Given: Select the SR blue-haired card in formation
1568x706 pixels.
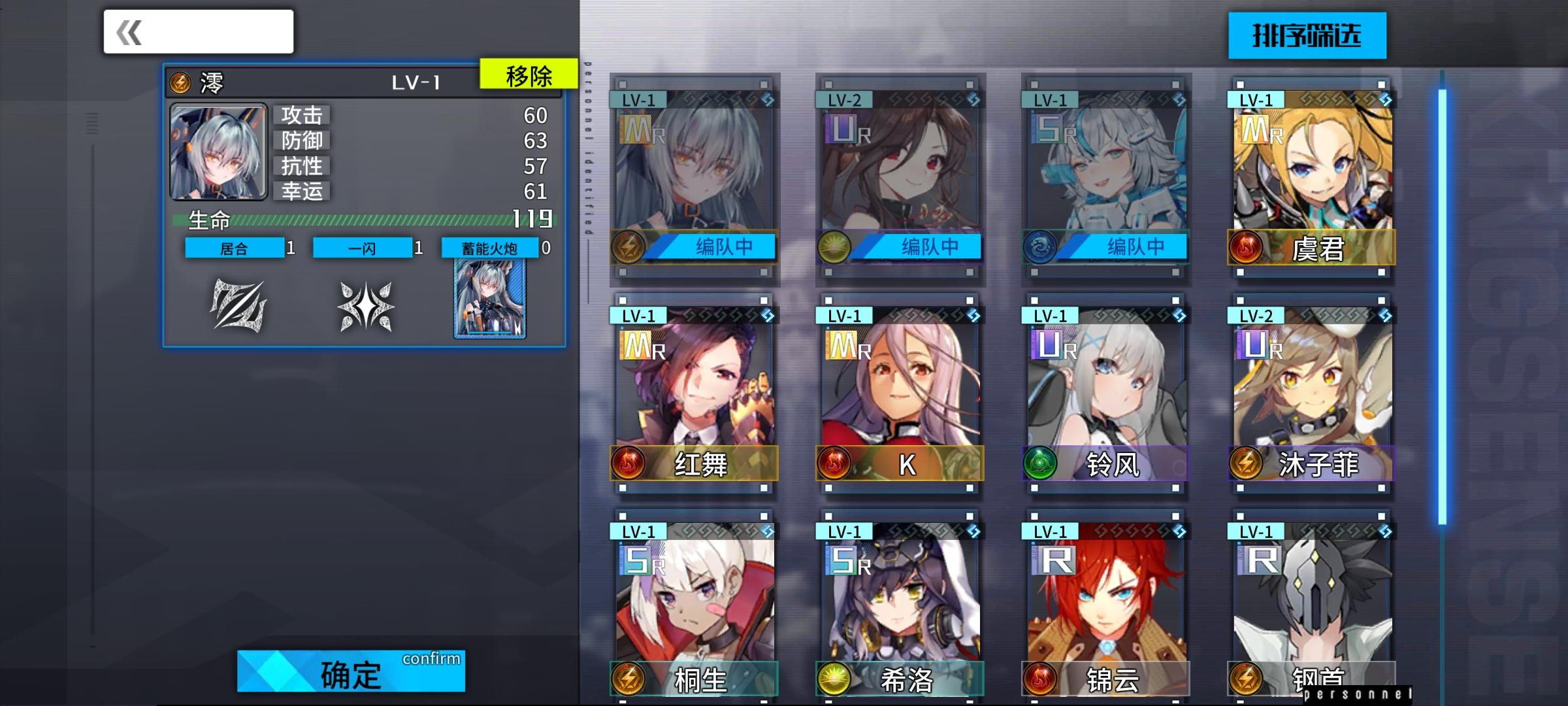Looking at the screenshot, I should click(1106, 176).
